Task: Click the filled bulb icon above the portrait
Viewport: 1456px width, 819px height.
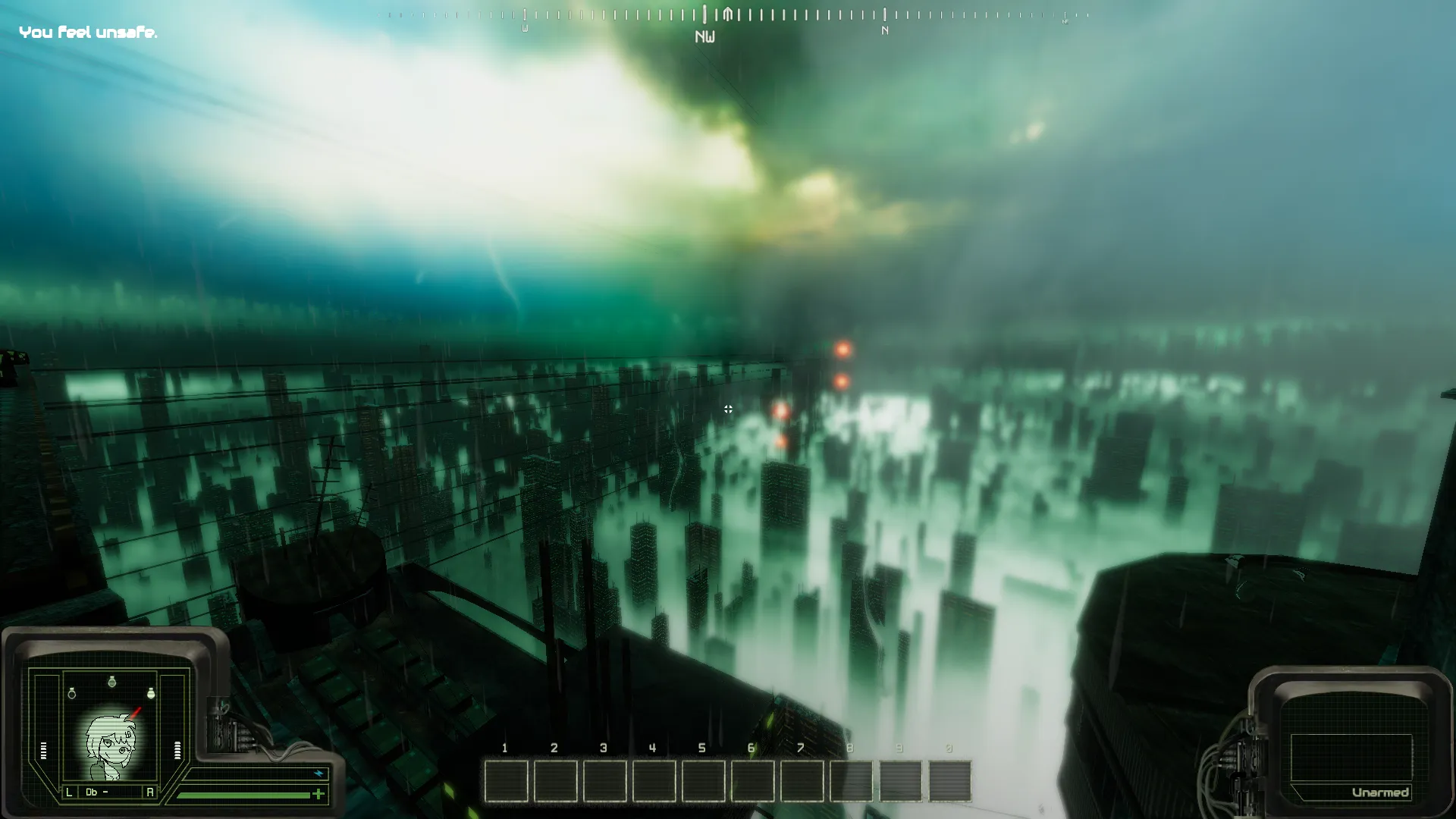Action: (x=151, y=693)
